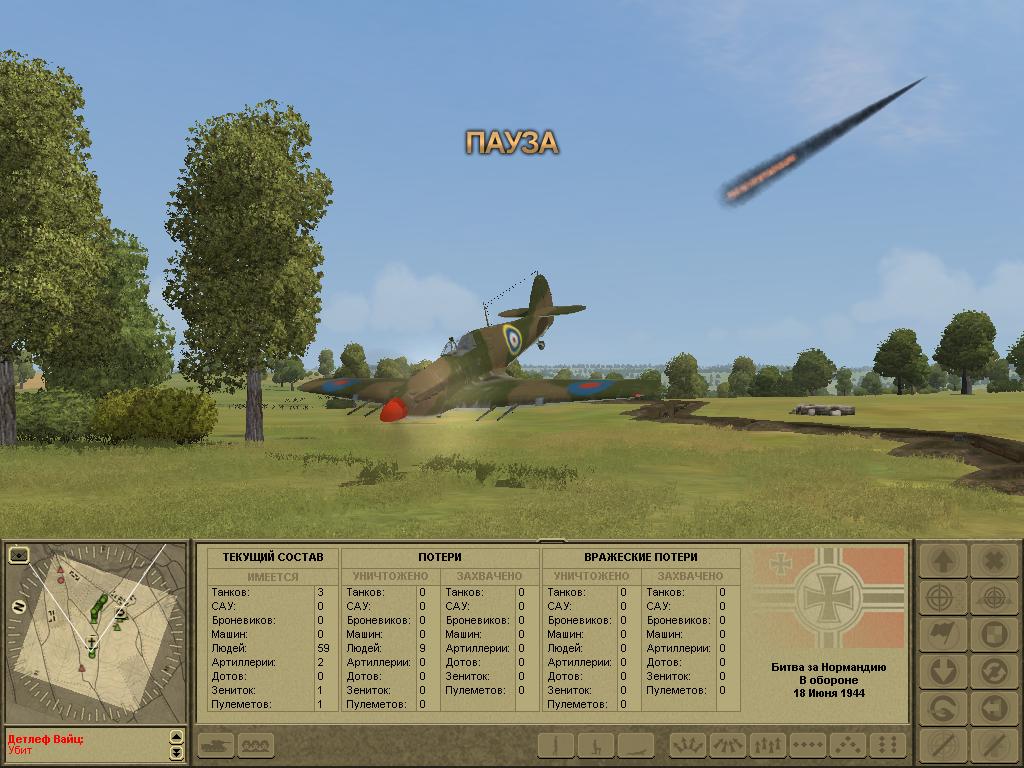Choose the two-column dot formation
Image resolution: width=1024 pixels, height=768 pixels.
[x=887, y=745]
